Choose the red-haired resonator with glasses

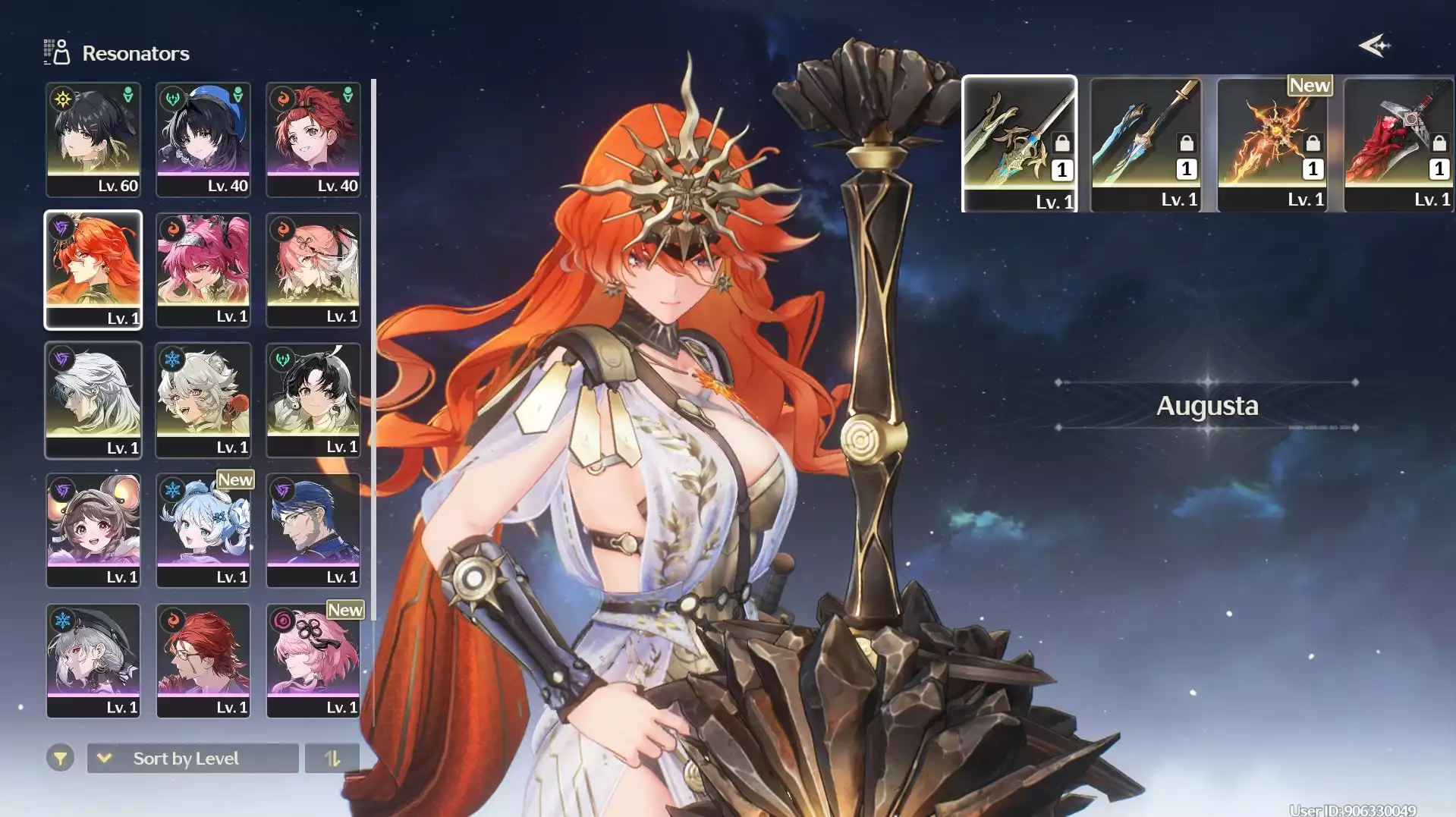203,661
